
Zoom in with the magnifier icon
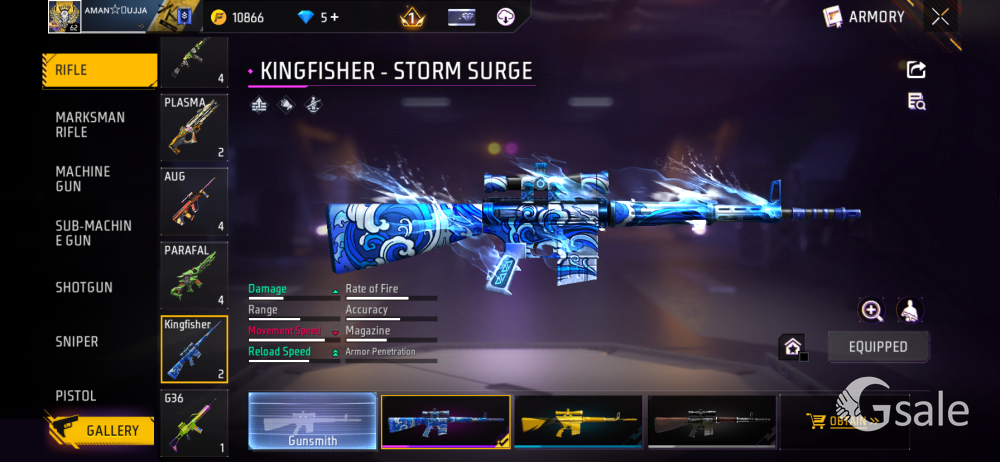[871, 311]
